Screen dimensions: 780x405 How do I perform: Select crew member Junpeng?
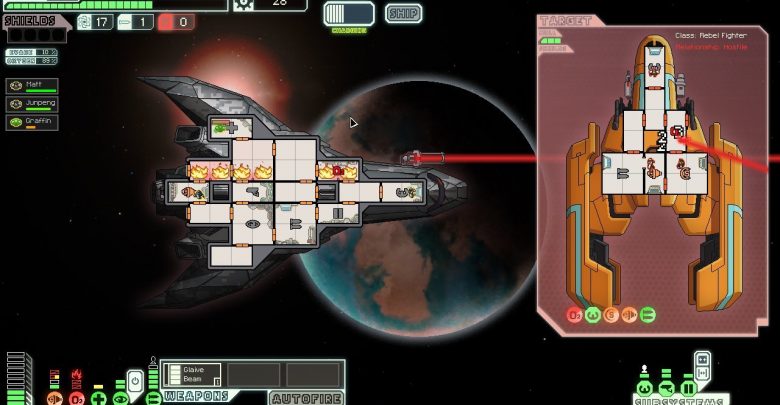pos(32,104)
